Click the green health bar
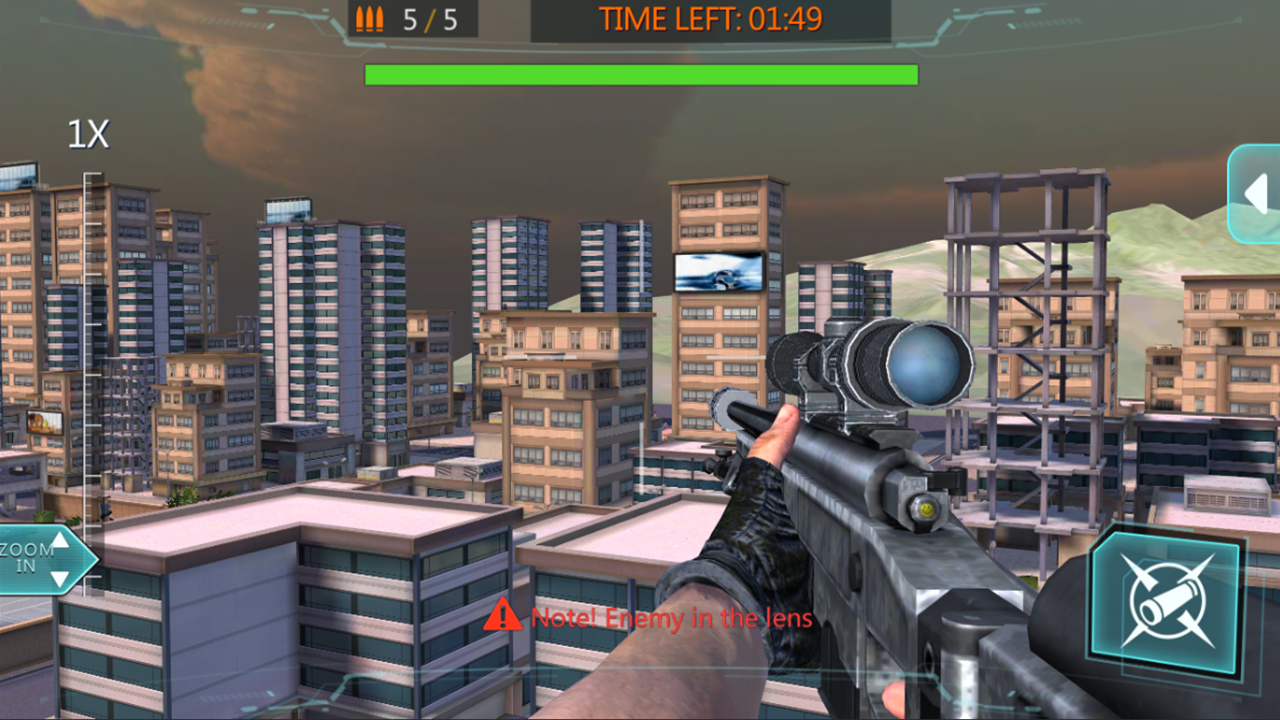1280x720 pixels. click(640, 72)
